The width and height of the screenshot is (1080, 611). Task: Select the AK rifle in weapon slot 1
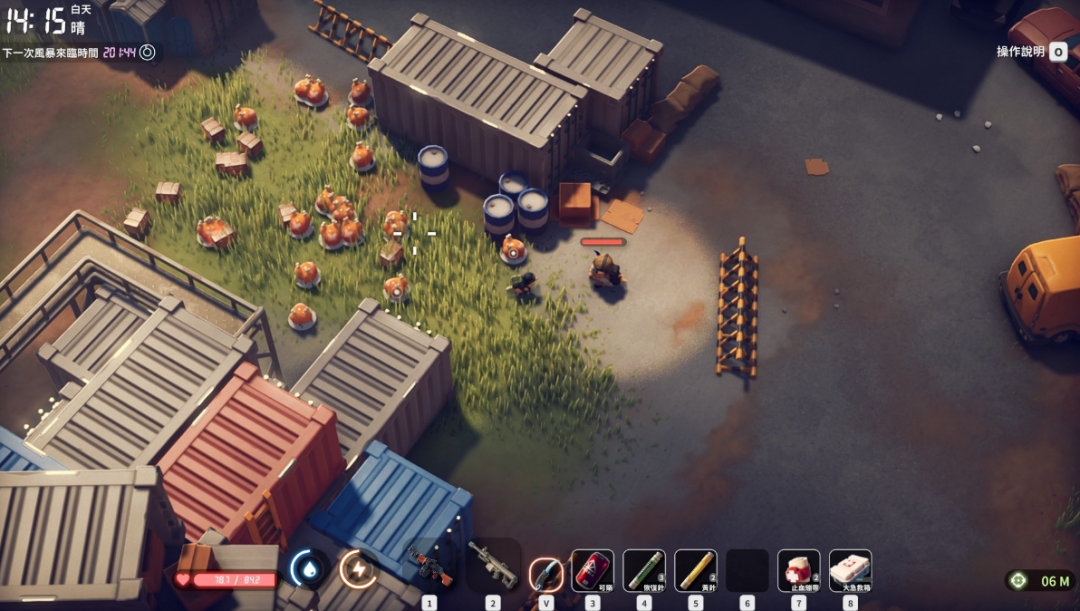tap(431, 568)
